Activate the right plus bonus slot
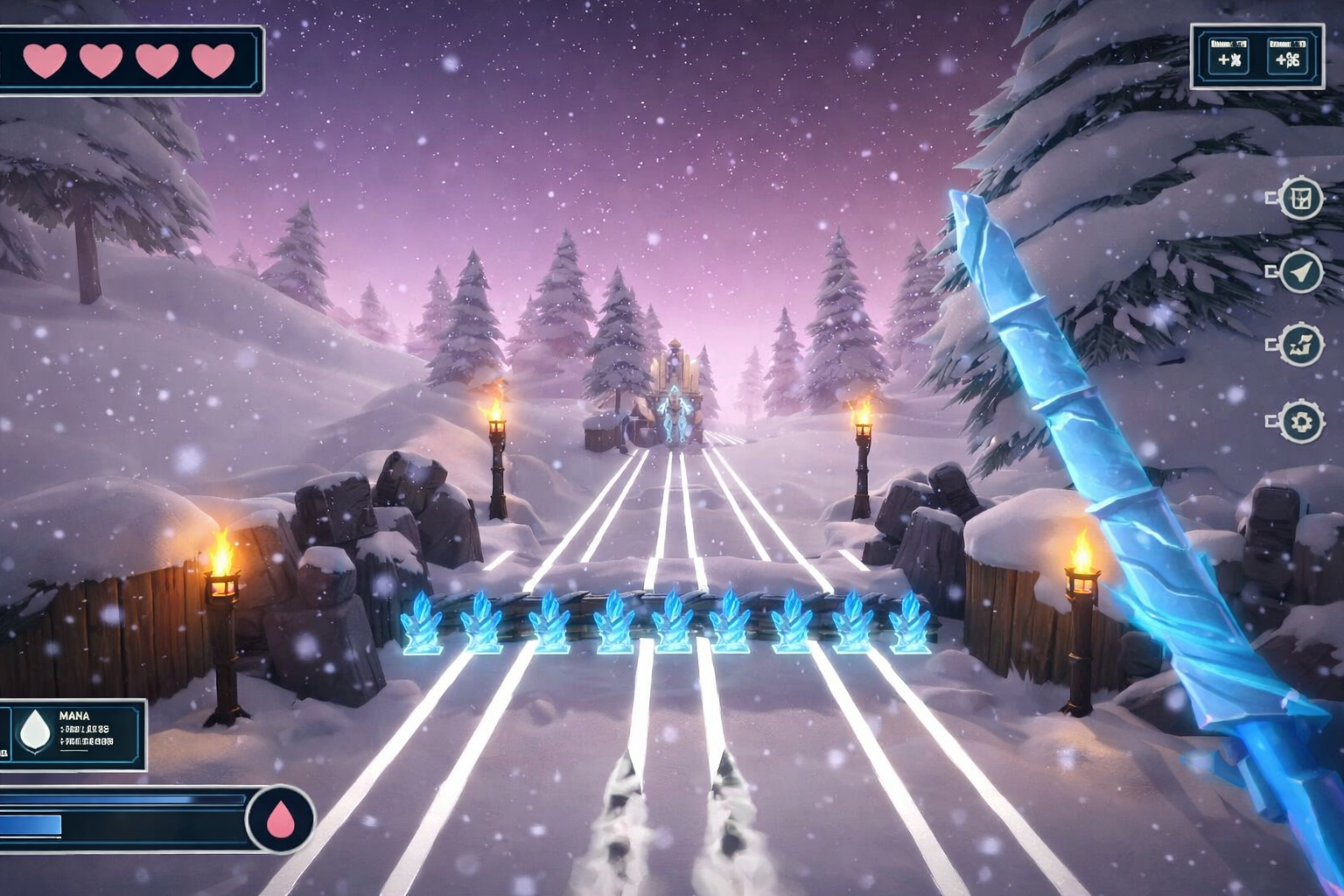The height and width of the screenshot is (896, 1344). click(x=1286, y=56)
